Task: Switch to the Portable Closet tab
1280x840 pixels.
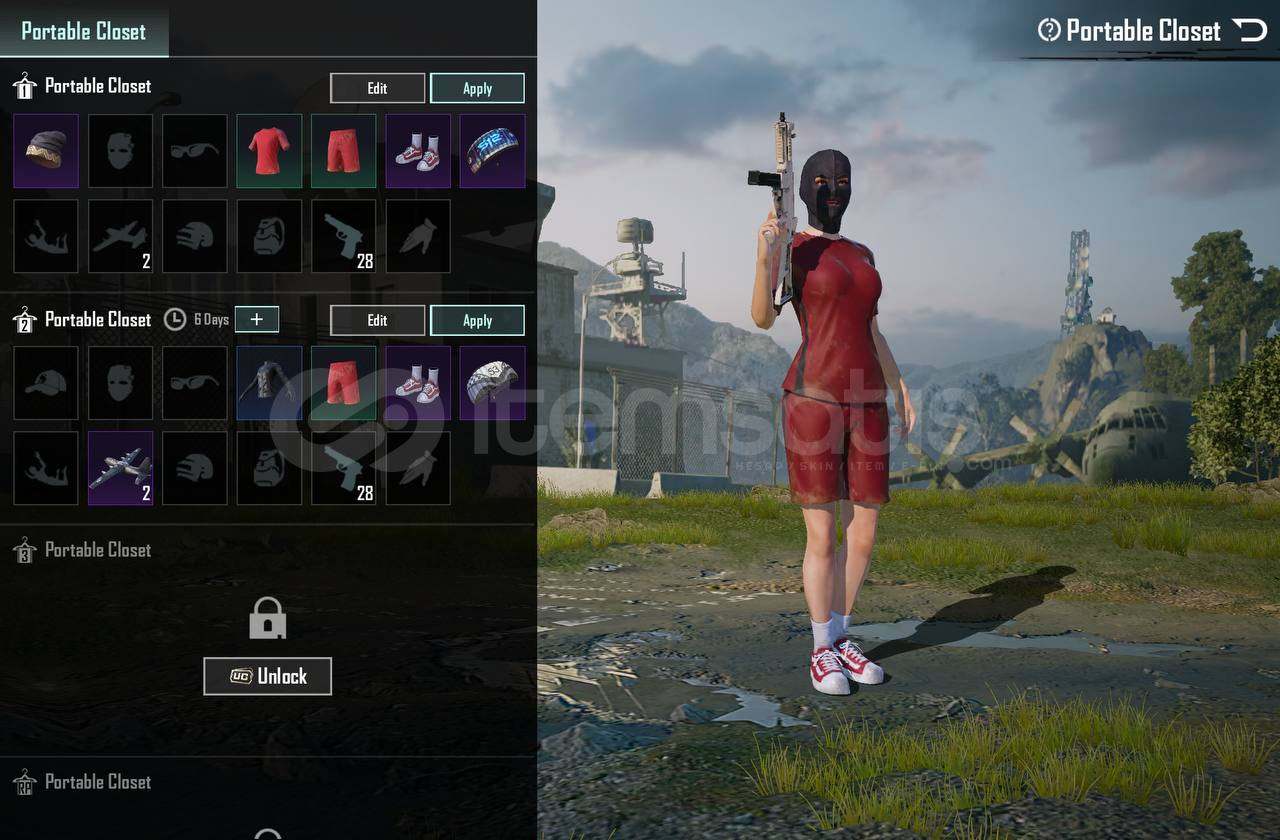Action: (x=84, y=31)
